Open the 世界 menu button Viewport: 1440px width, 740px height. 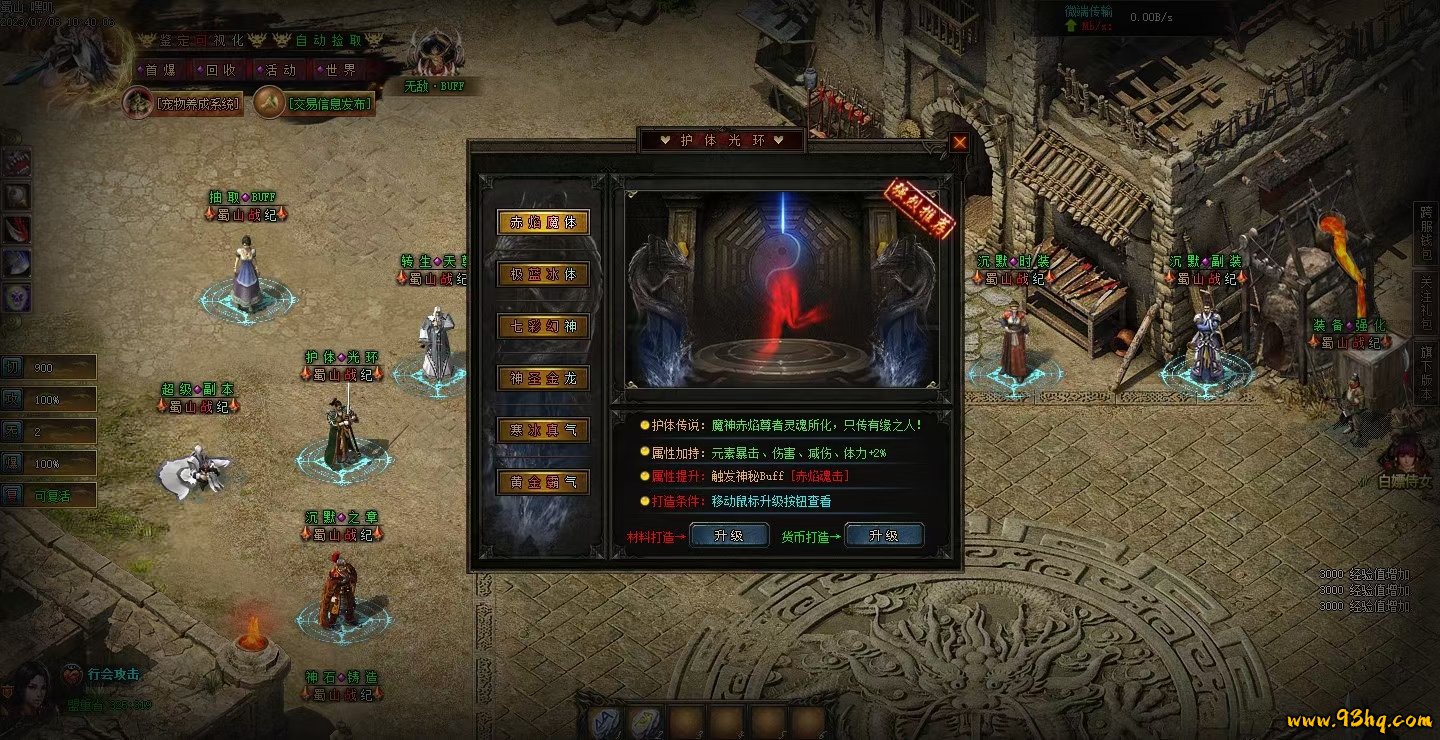point(337,71)
